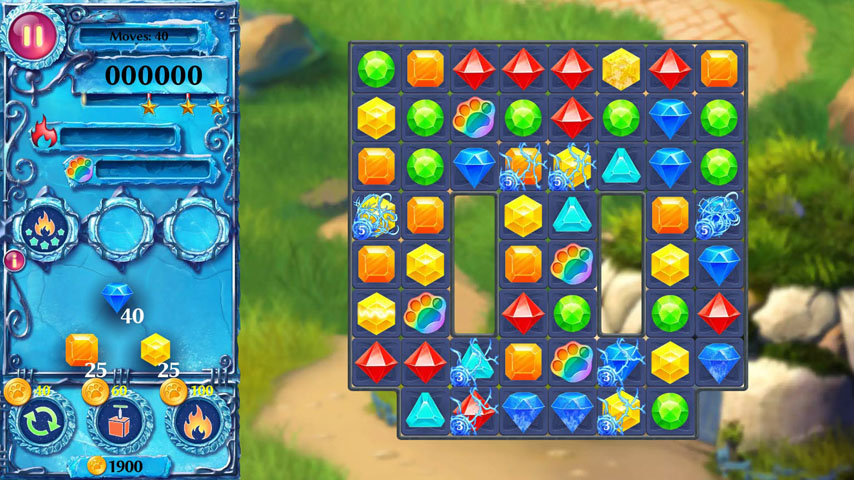This screenshot has height=480, width=854.
Task: Open the small red info button
Action: [x=15, y=261]
